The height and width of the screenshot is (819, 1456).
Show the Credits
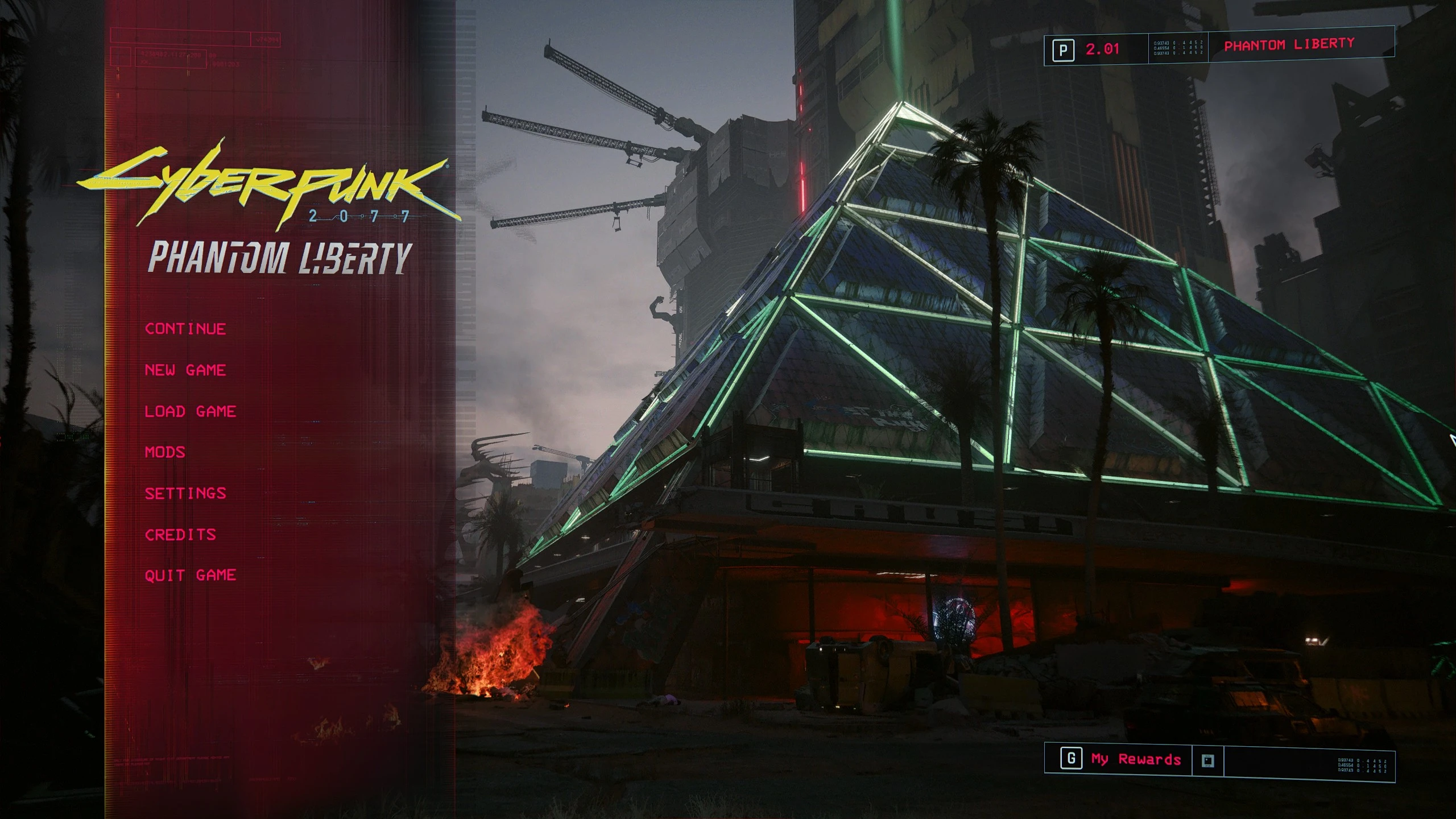pos(180,535)
